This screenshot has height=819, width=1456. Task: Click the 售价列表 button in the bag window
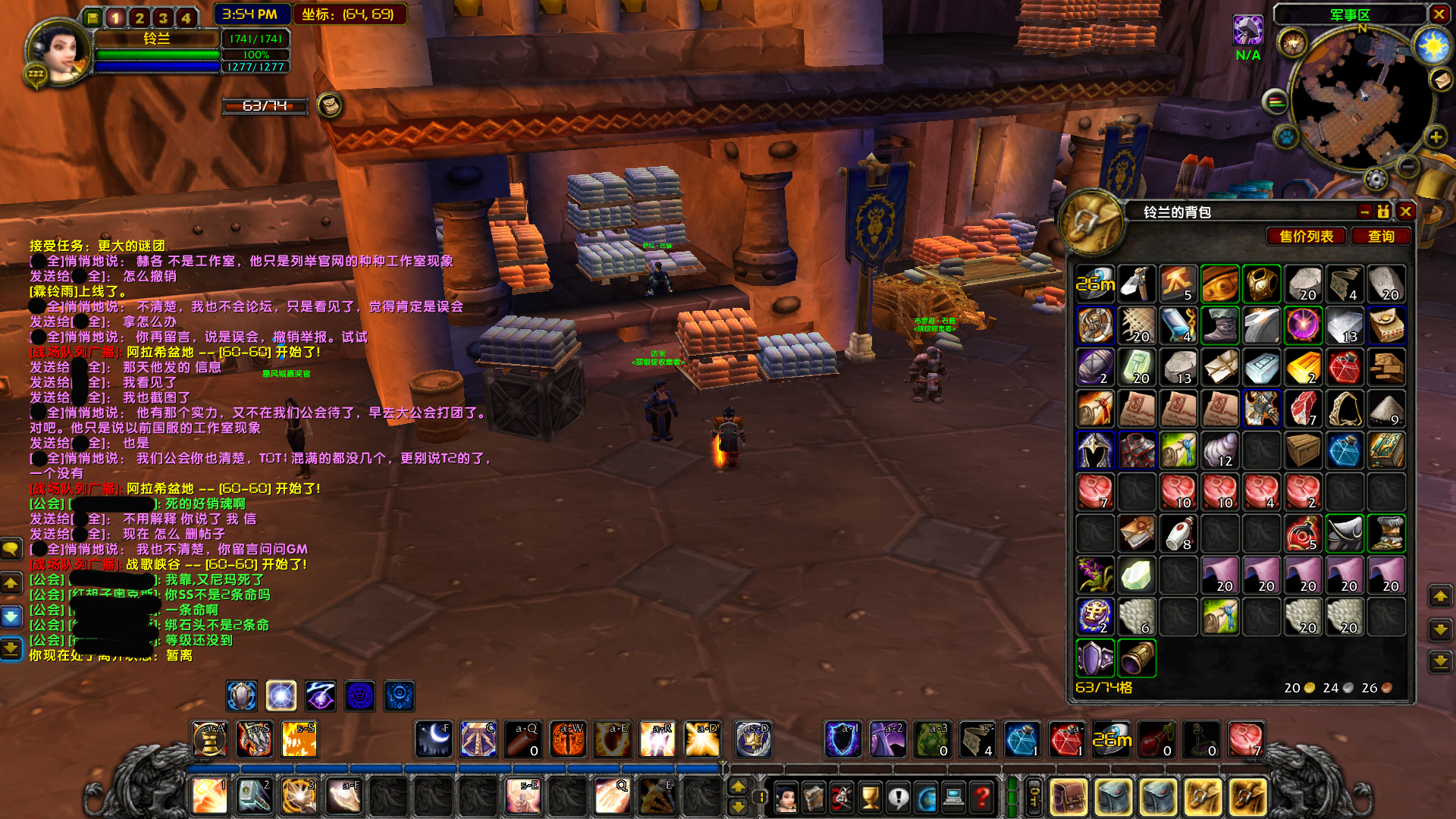[1304, 235]
